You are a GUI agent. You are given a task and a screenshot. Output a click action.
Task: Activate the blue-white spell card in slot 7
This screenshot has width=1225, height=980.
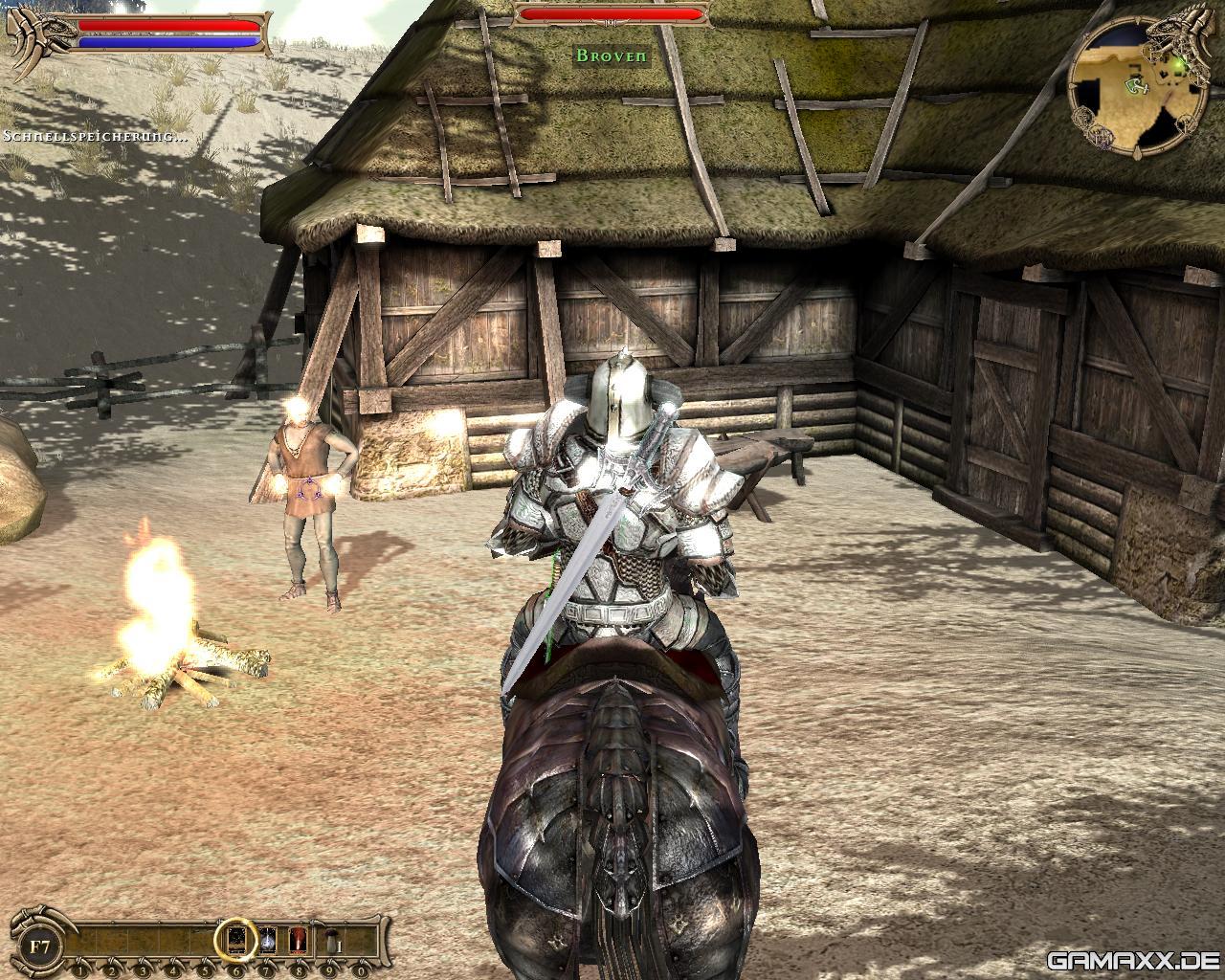(268, 940)
